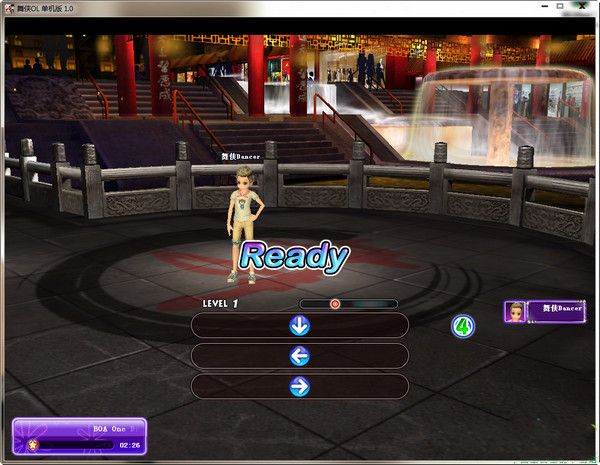
Task: Click the green number 4 beat counter
Action: [x=463, y=325]
